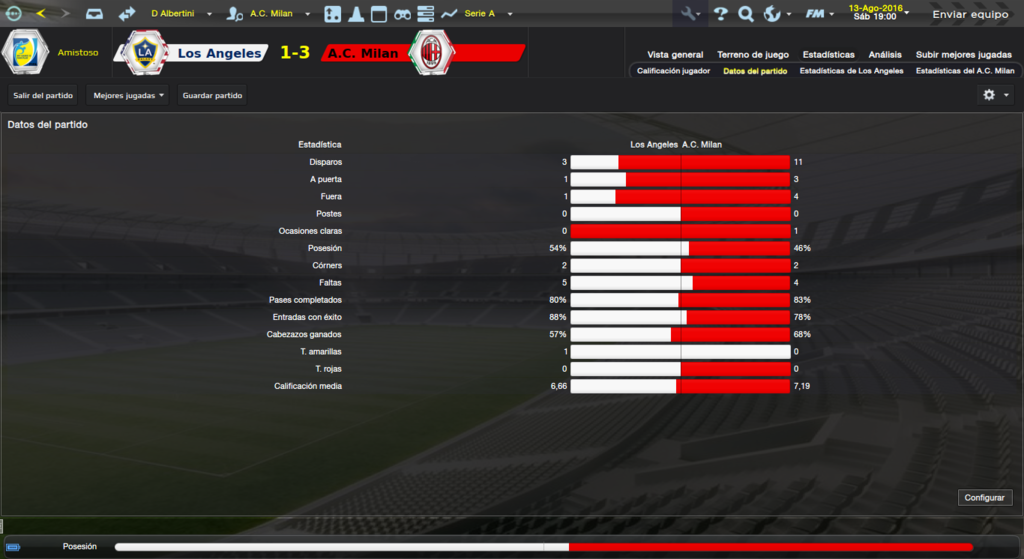The height and width of the screenshot is (559, 1024).
Task: Open the question mark help icon
Action: click(720, 14)
